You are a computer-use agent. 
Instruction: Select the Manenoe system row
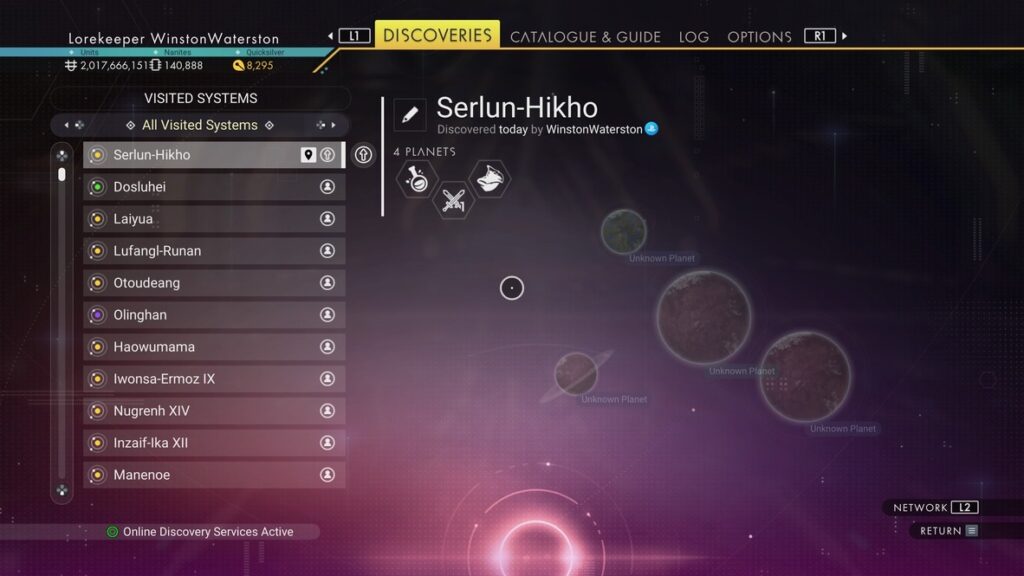pyautogui.click(x=214, y=475)
